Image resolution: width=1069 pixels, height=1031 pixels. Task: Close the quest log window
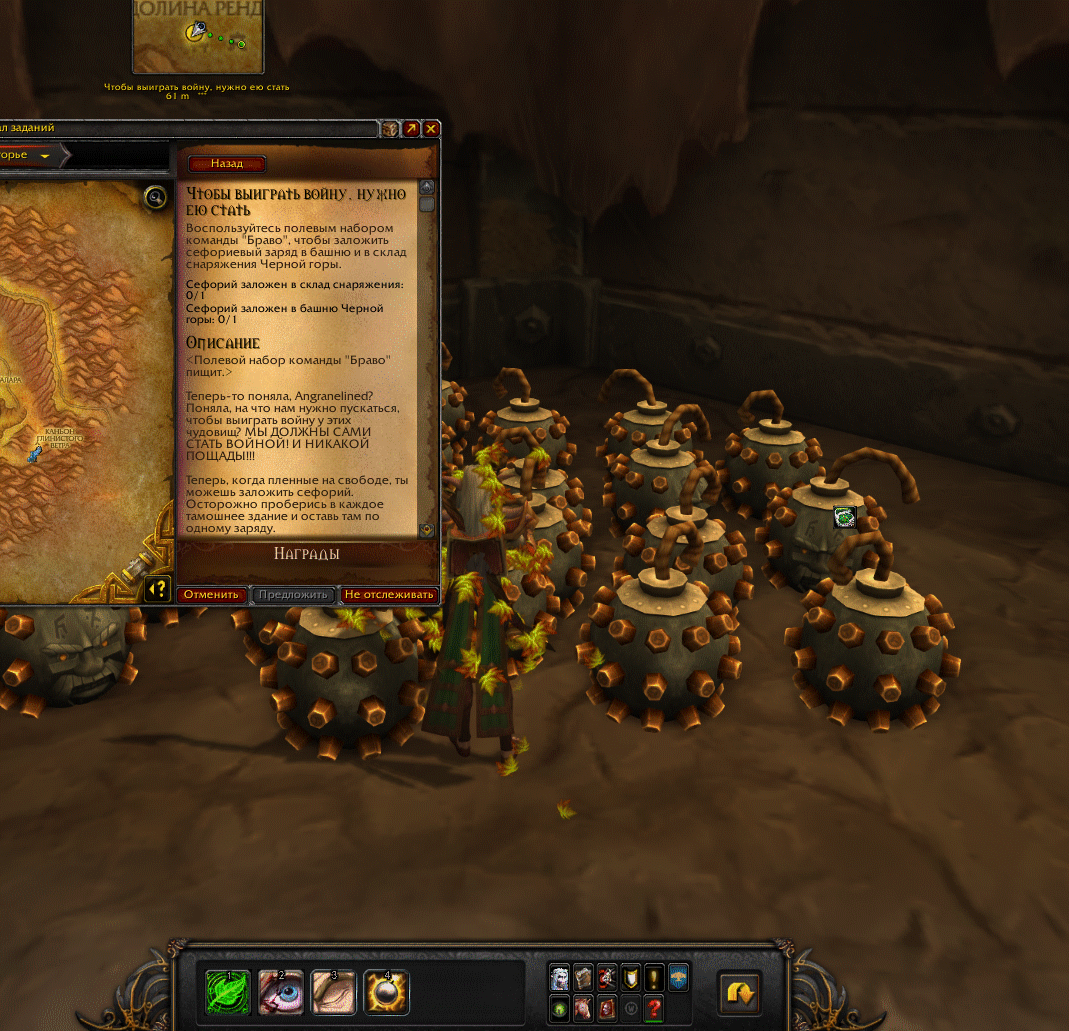pyautogui.click(x=431, y=129)
